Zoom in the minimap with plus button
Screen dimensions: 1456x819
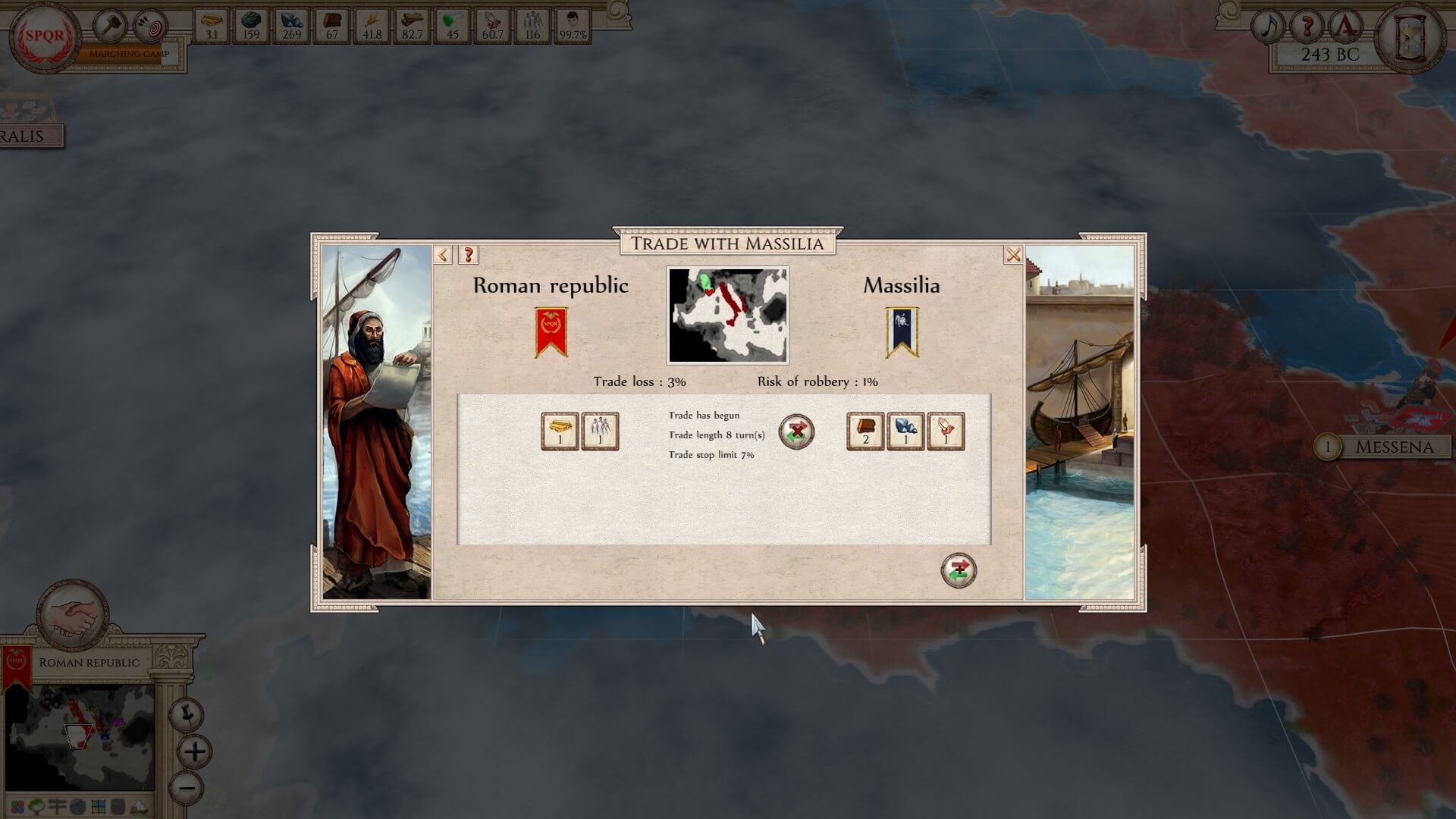195,752
